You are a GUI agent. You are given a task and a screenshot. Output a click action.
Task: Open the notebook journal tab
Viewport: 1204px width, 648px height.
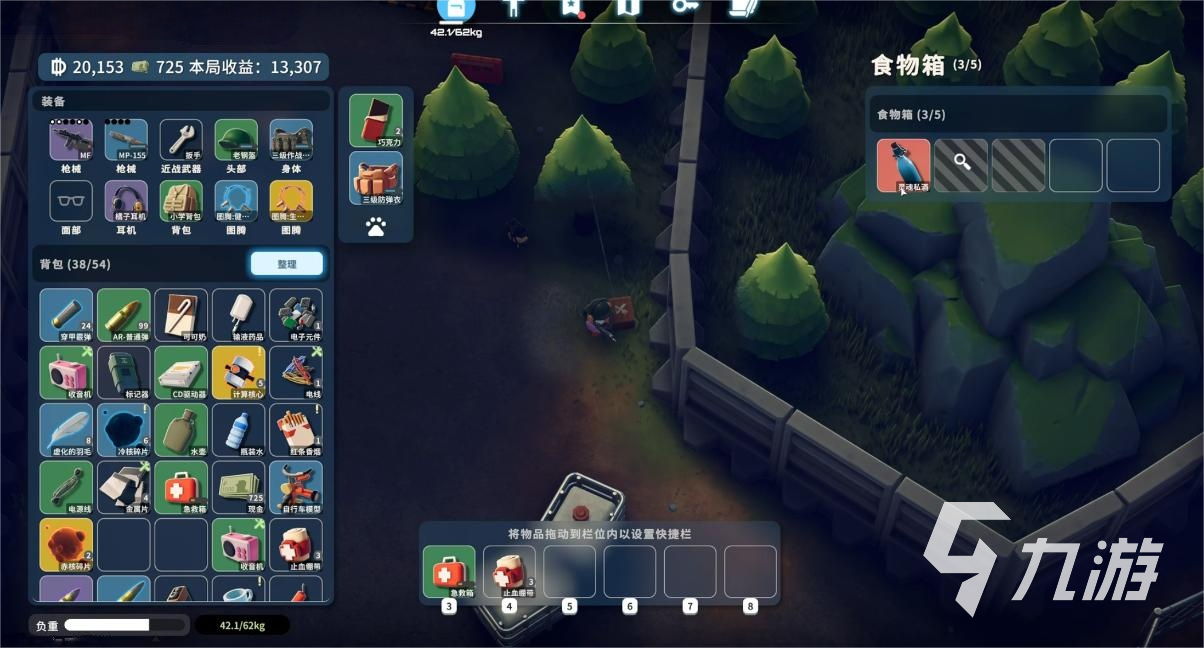(741, 8)
